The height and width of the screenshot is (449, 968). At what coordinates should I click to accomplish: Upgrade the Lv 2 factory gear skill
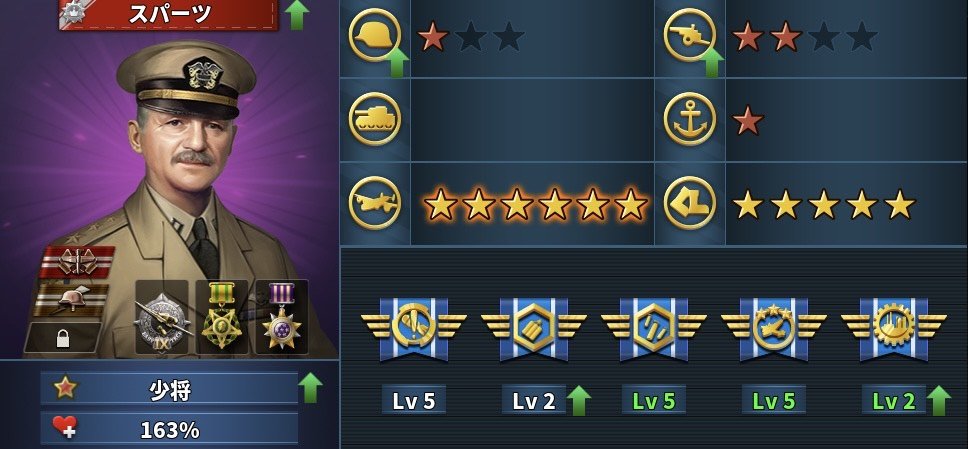click(x=938, y=400)
